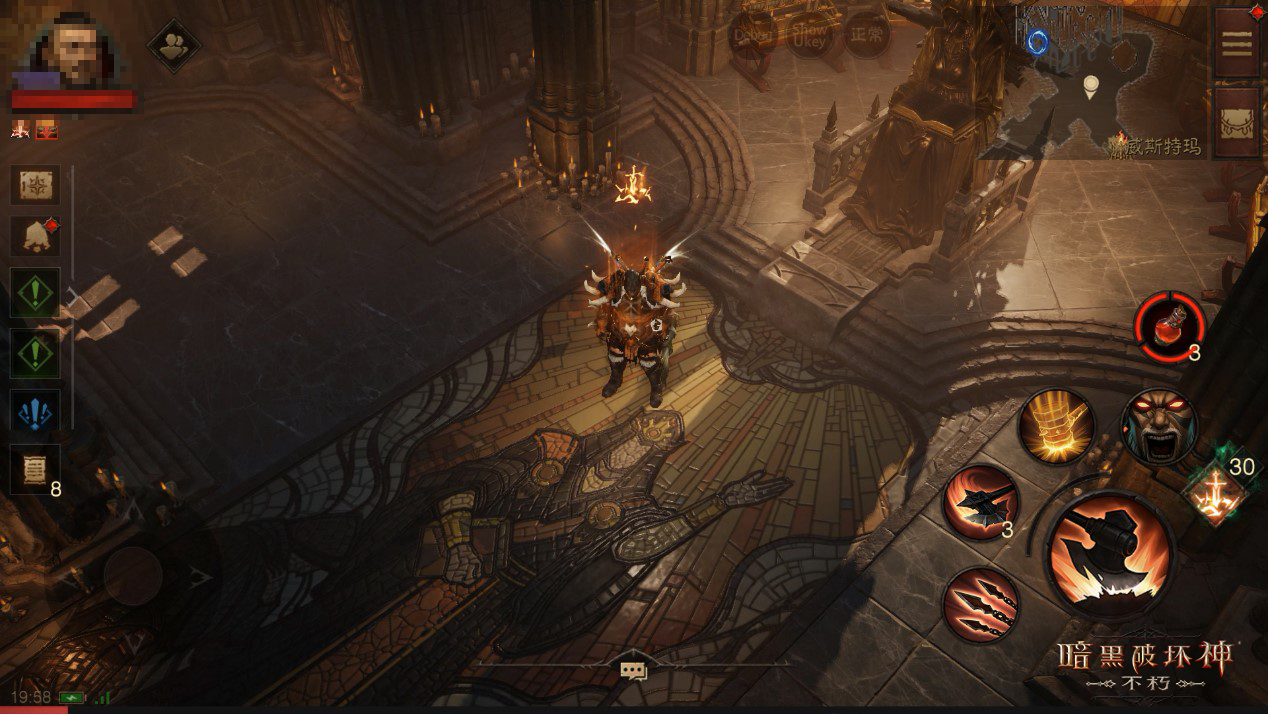Select the blue exclamation quest marker
Viewport: 1268px width, 714px height.
35,412
